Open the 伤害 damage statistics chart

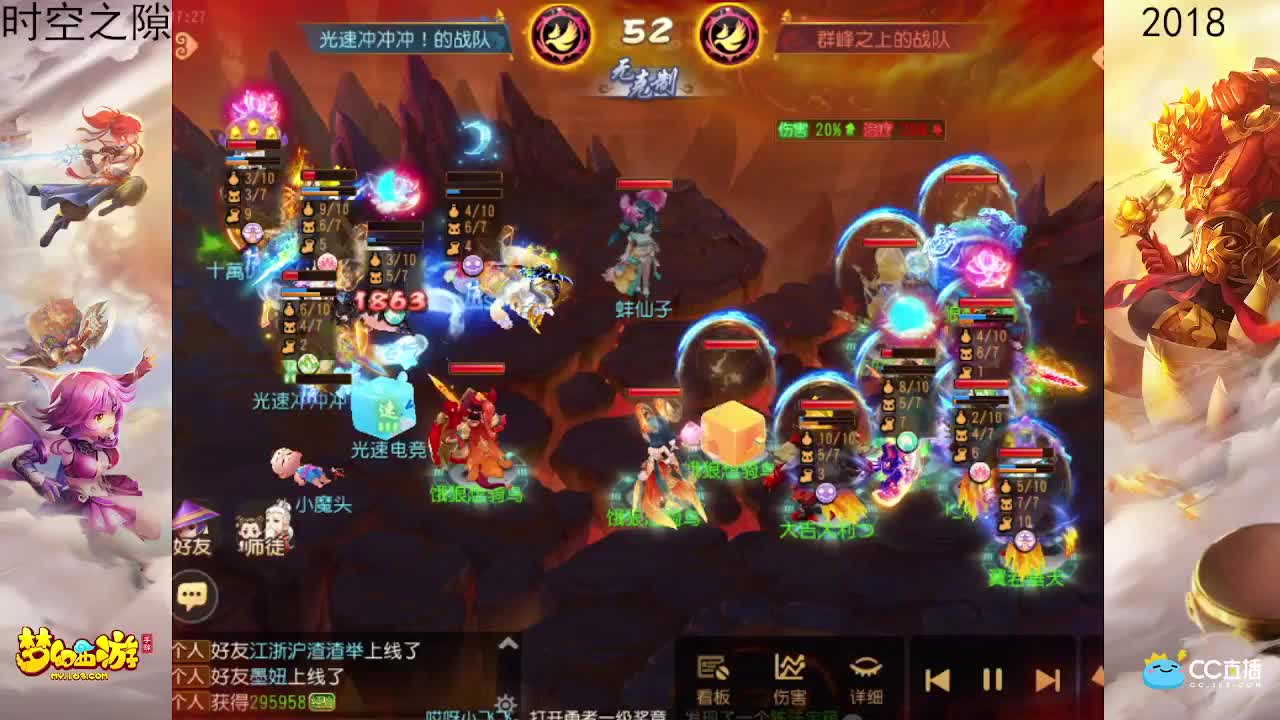pos(790,670)
